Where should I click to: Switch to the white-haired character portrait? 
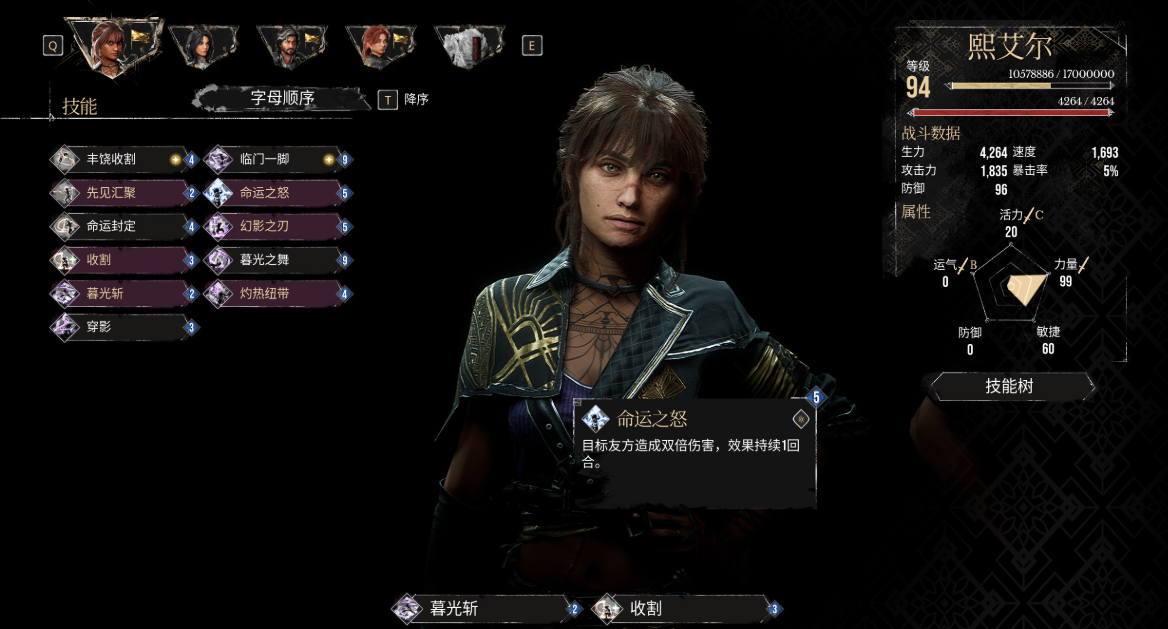(x=468, y=45)
